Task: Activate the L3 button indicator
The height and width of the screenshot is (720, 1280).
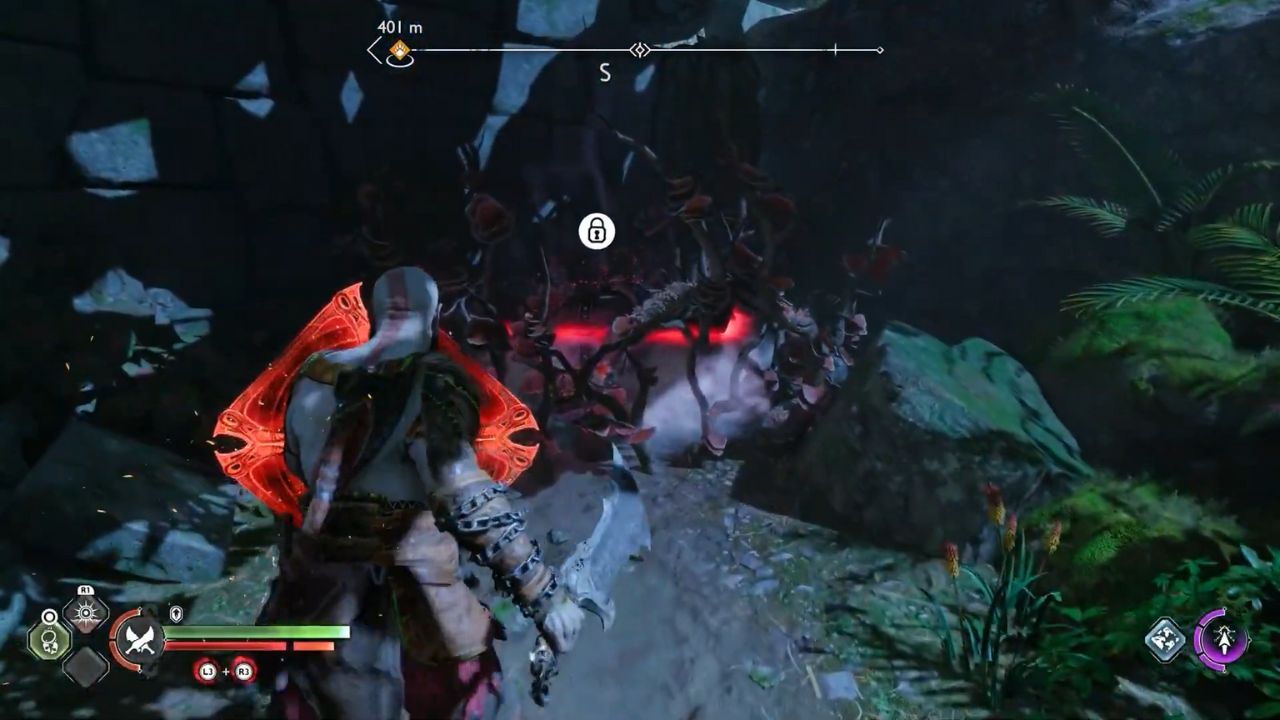Action: point(208,671)
